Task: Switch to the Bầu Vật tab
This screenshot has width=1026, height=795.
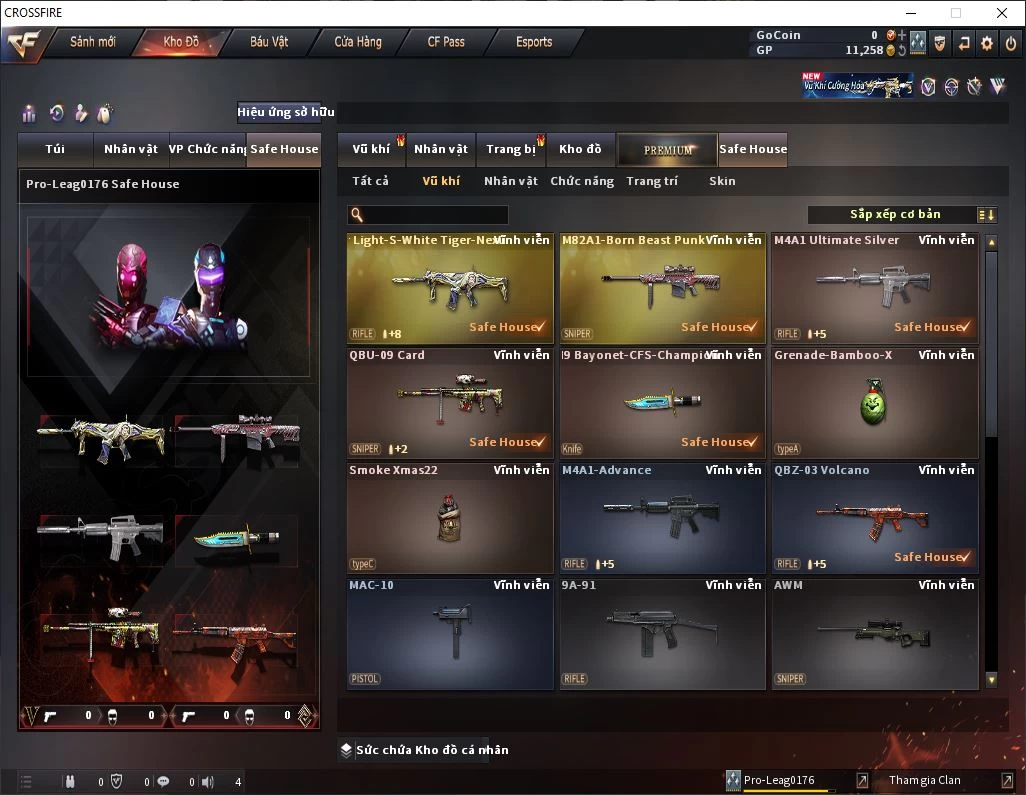Action: coord(269,42)
